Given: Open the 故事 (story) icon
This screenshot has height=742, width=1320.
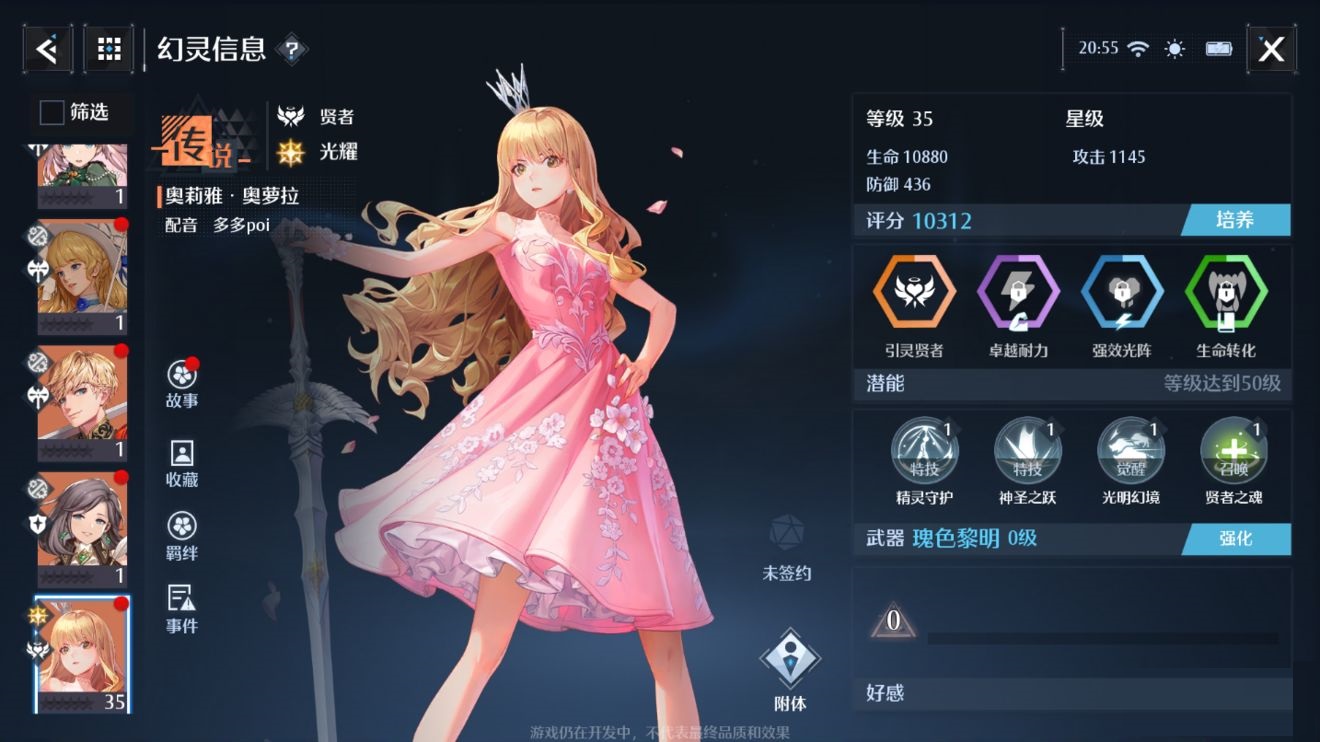Looking at the screenshot, I should [181, 375].
